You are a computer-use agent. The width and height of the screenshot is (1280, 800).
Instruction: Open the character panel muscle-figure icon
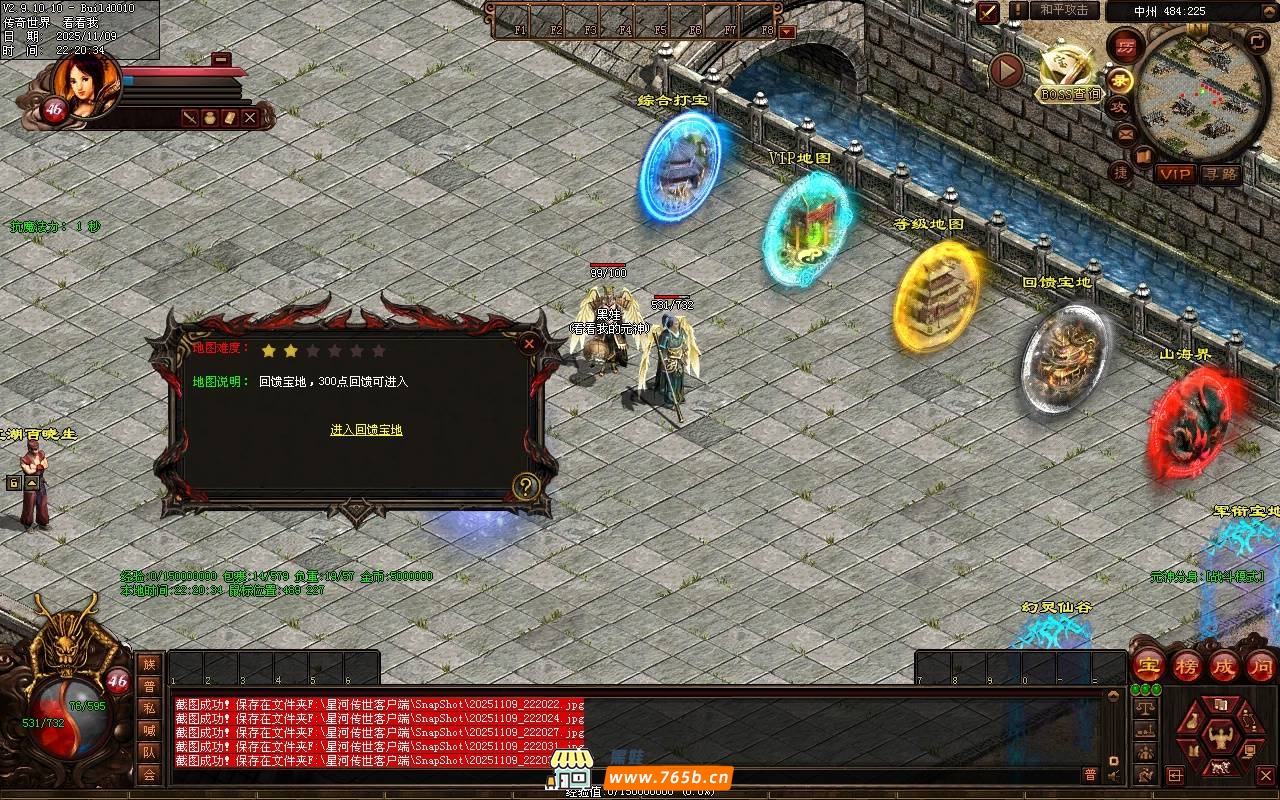tap(1219, 740)
